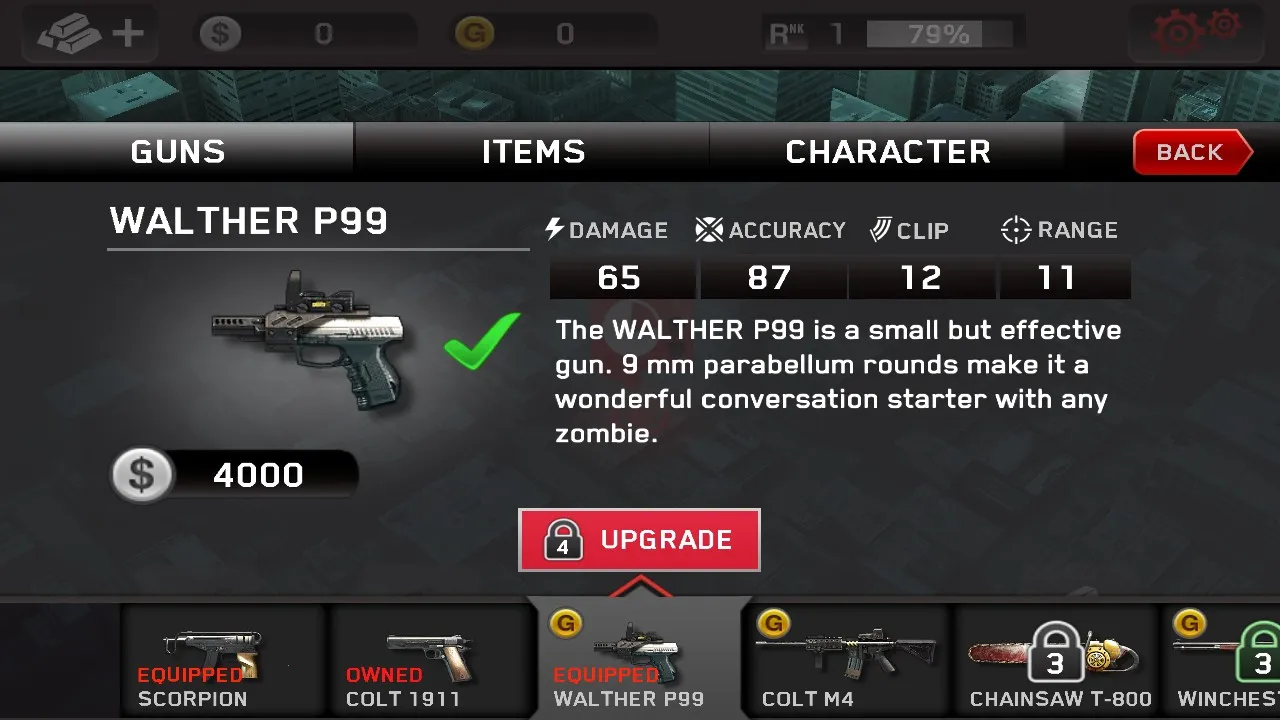The image size is (1280, 720).
Task: Click the rank indicator showing 1
Action: pyautogui.click(x=838, y=33)
